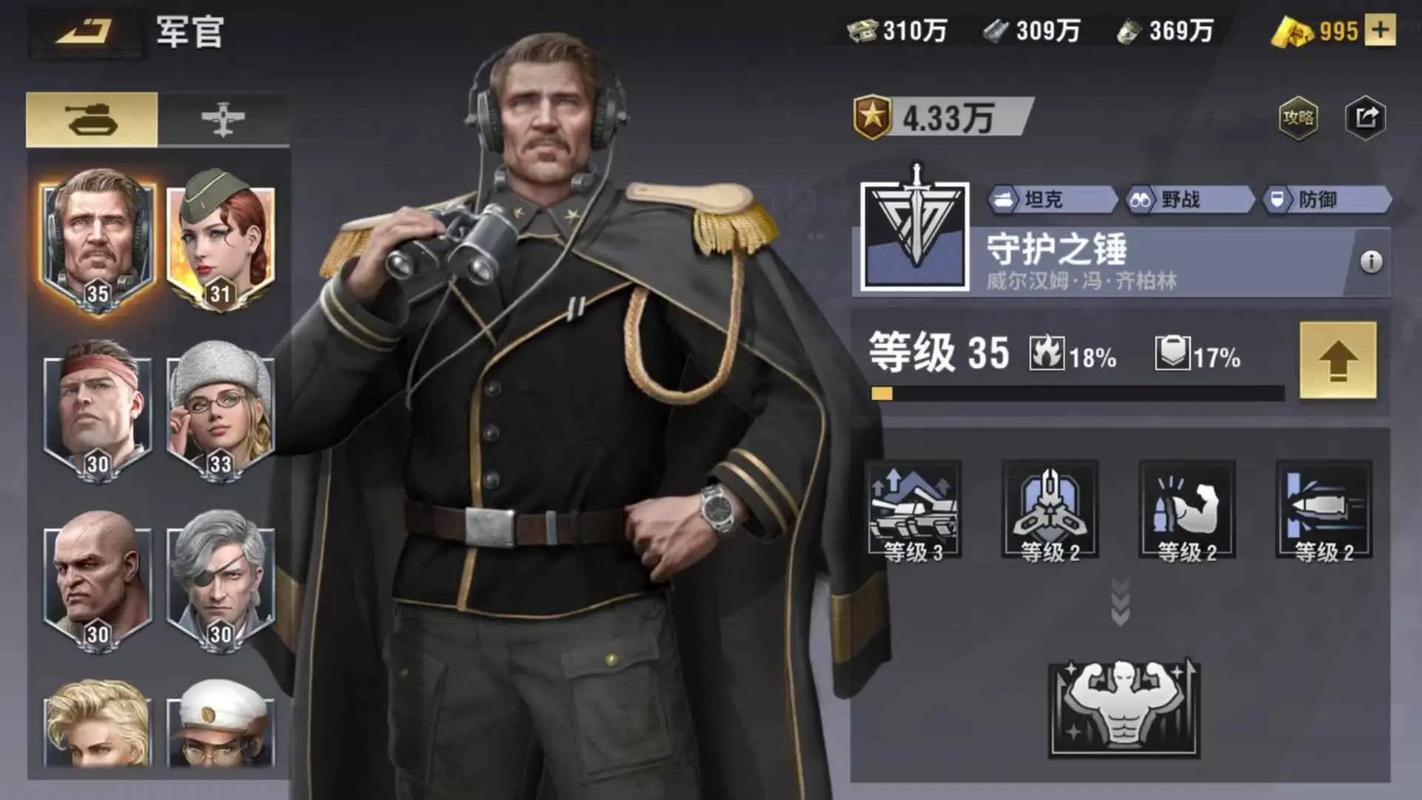1422x800 pixels.
Task: Select the gray-haired officer with eyepatch
Action: coord(220,580)
